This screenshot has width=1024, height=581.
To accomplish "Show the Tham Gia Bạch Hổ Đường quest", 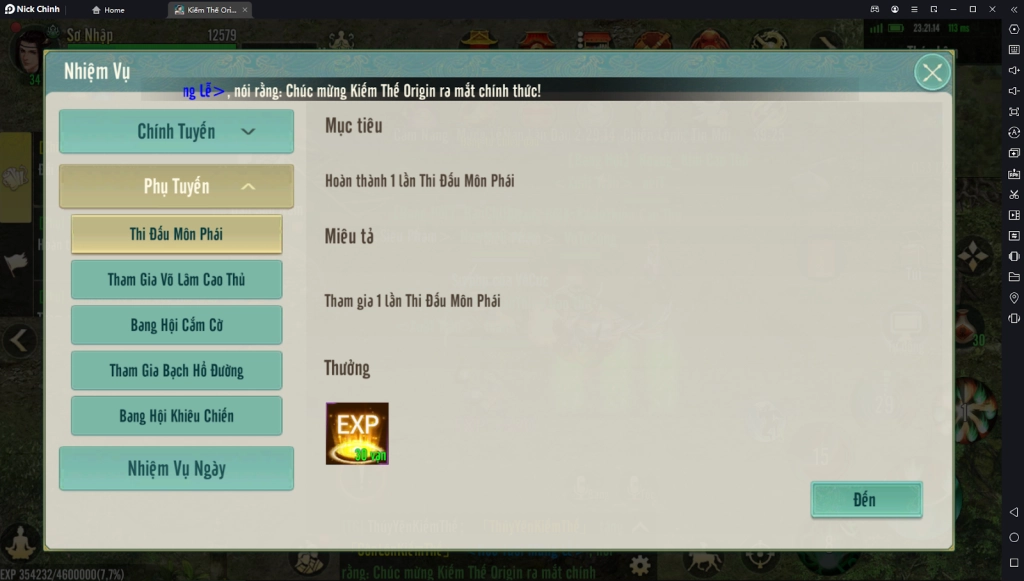I will [176, 371].
